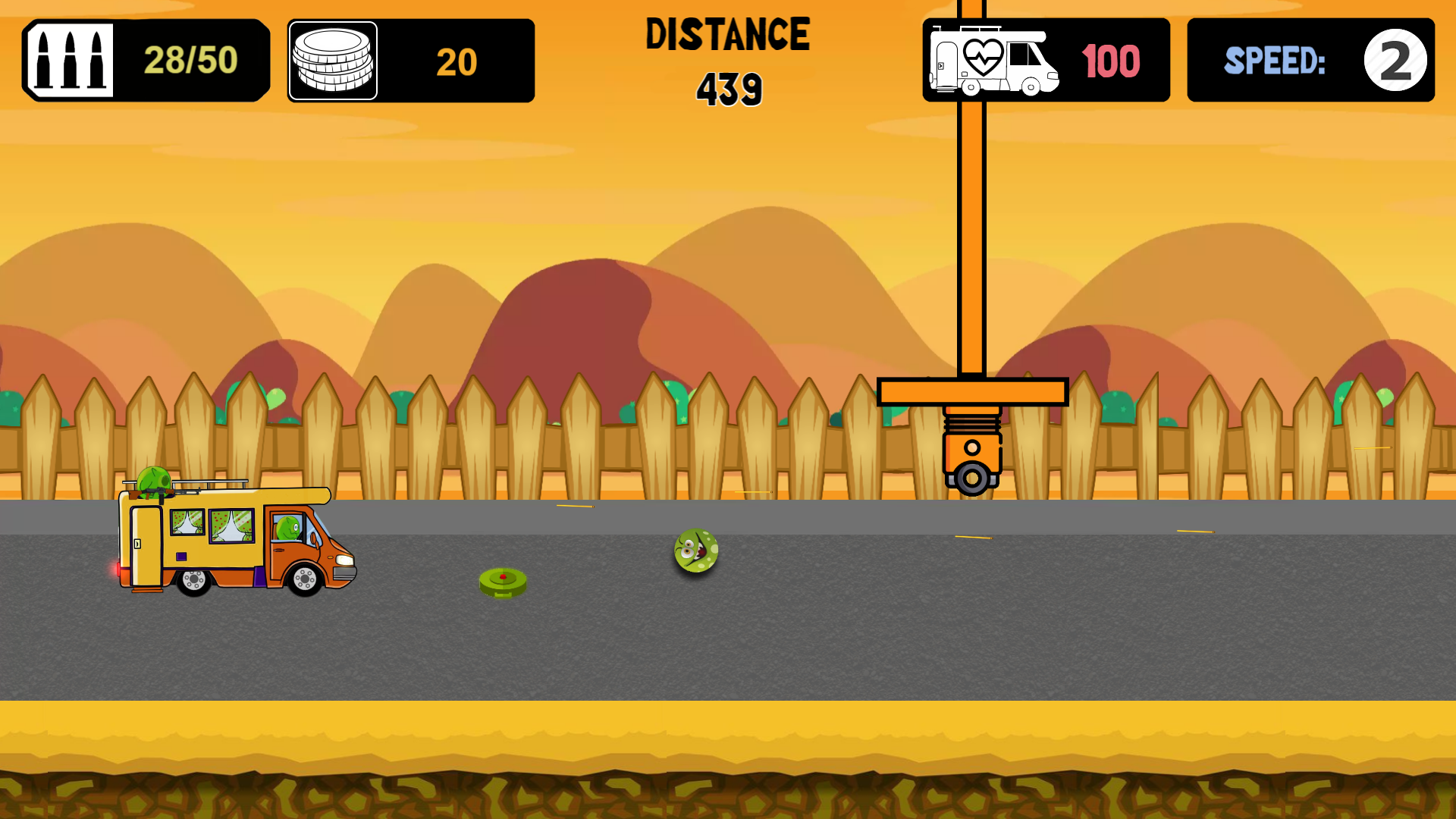This screenshot has width=1456, height=819.
Task: Expand the Speed panel
Action: point(1310,61)
